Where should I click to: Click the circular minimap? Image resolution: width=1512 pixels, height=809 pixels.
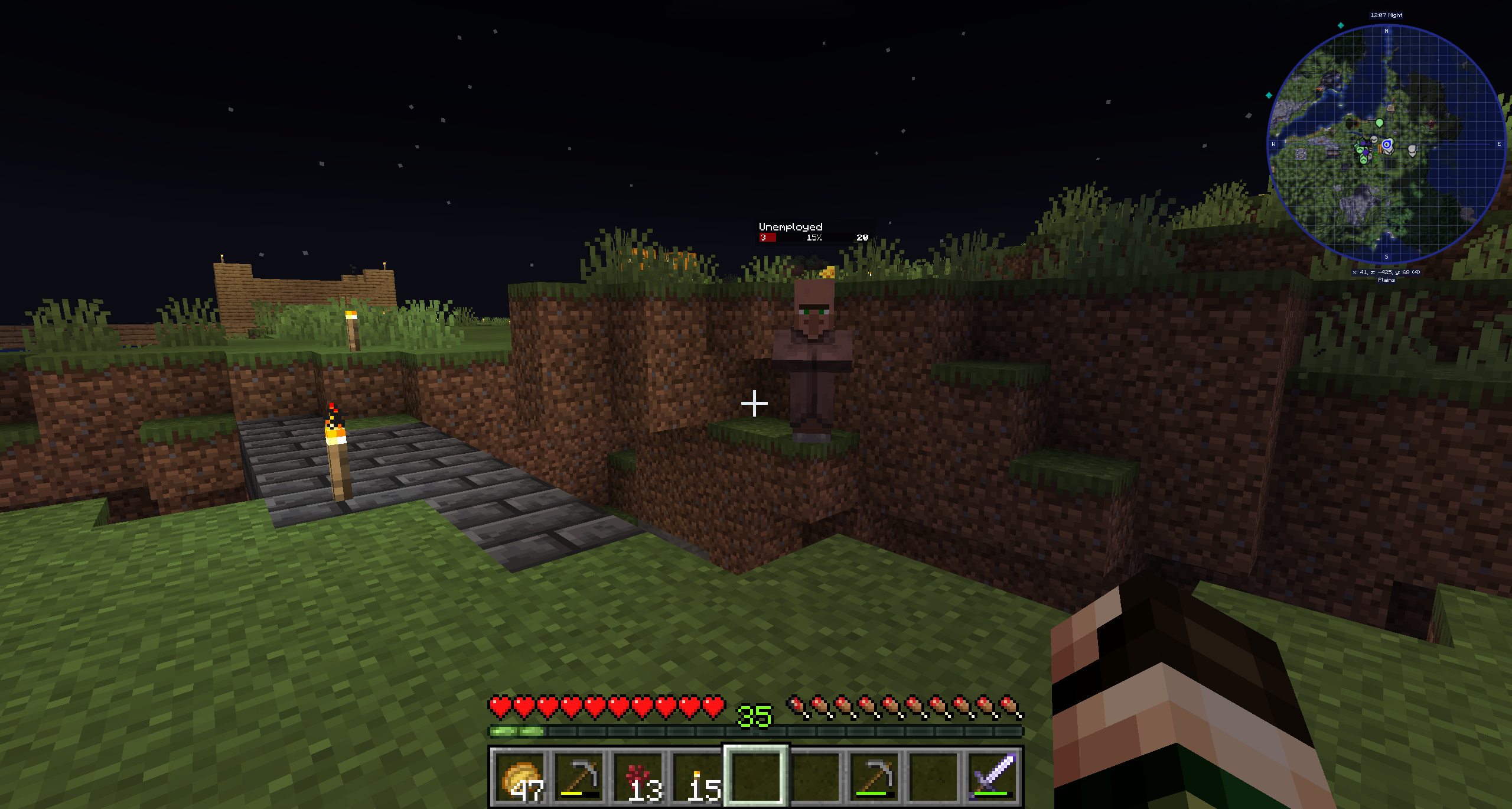tap(1386, 144)
